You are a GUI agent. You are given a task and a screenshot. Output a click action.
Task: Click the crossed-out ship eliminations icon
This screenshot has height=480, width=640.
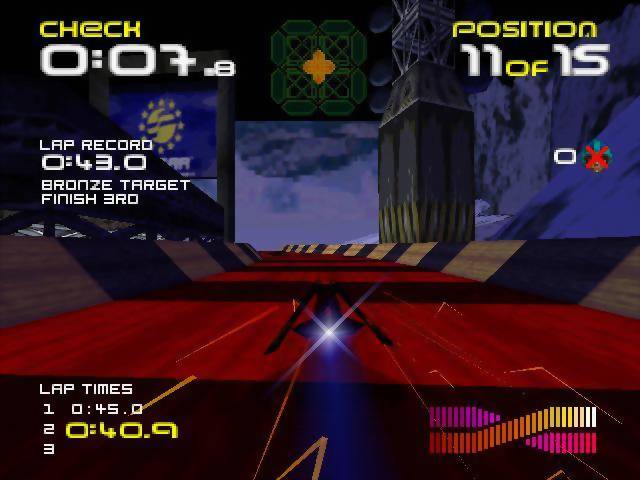pyautogui.click(x=597, y=157)
